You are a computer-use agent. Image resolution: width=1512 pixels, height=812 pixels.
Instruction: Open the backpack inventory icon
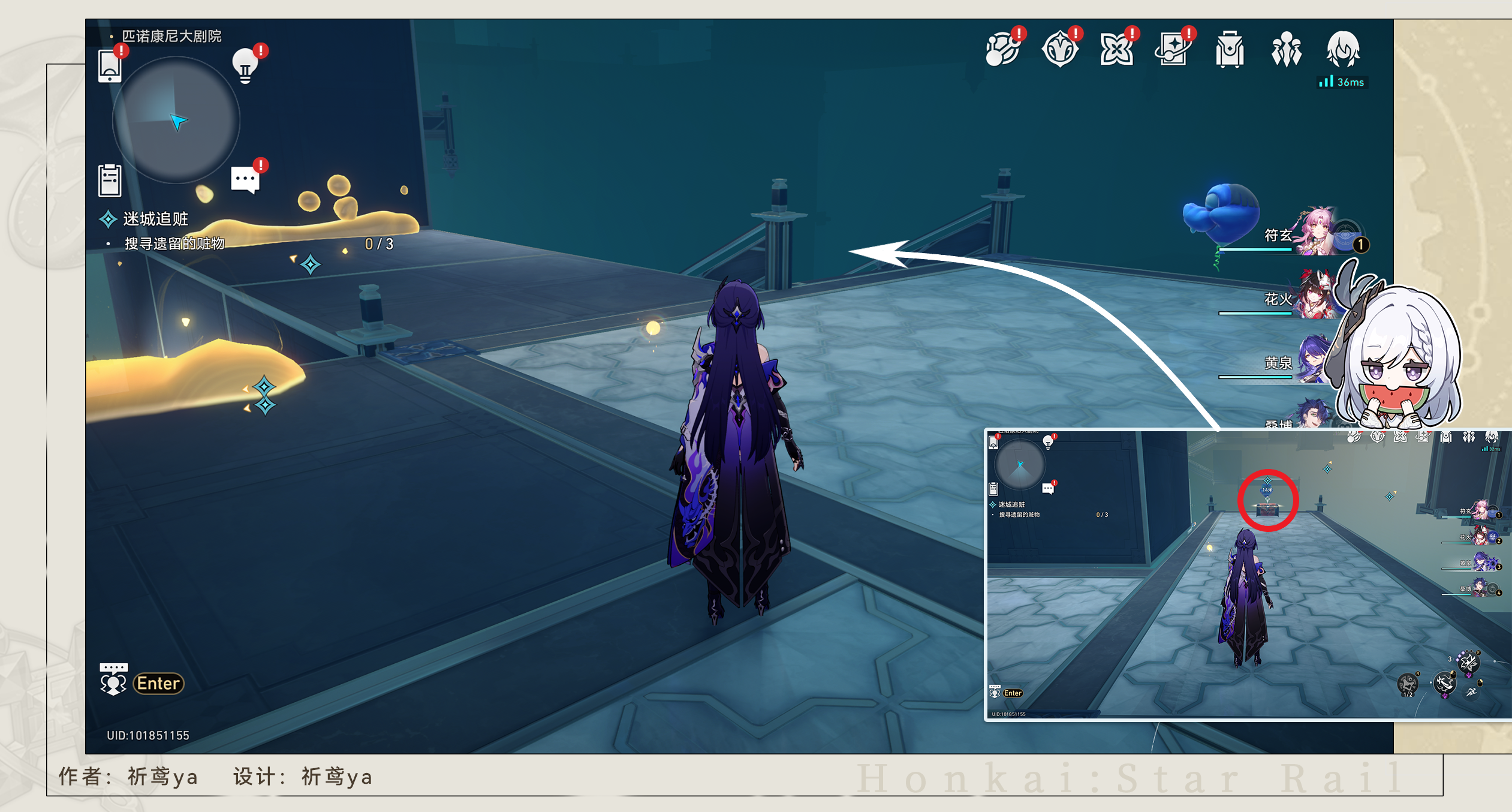pos(1229,49)
